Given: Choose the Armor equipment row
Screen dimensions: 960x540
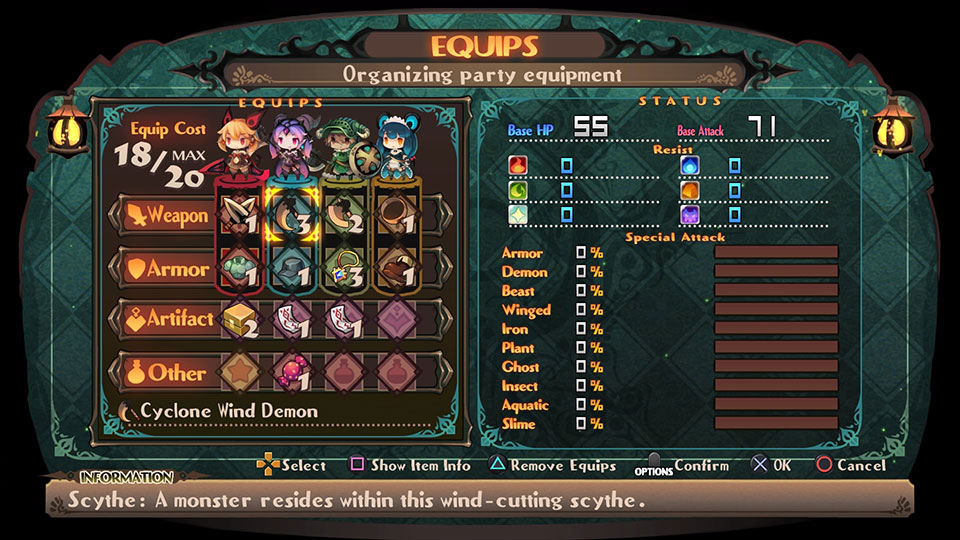Looking at the screenshot, I should coord(166,269).
